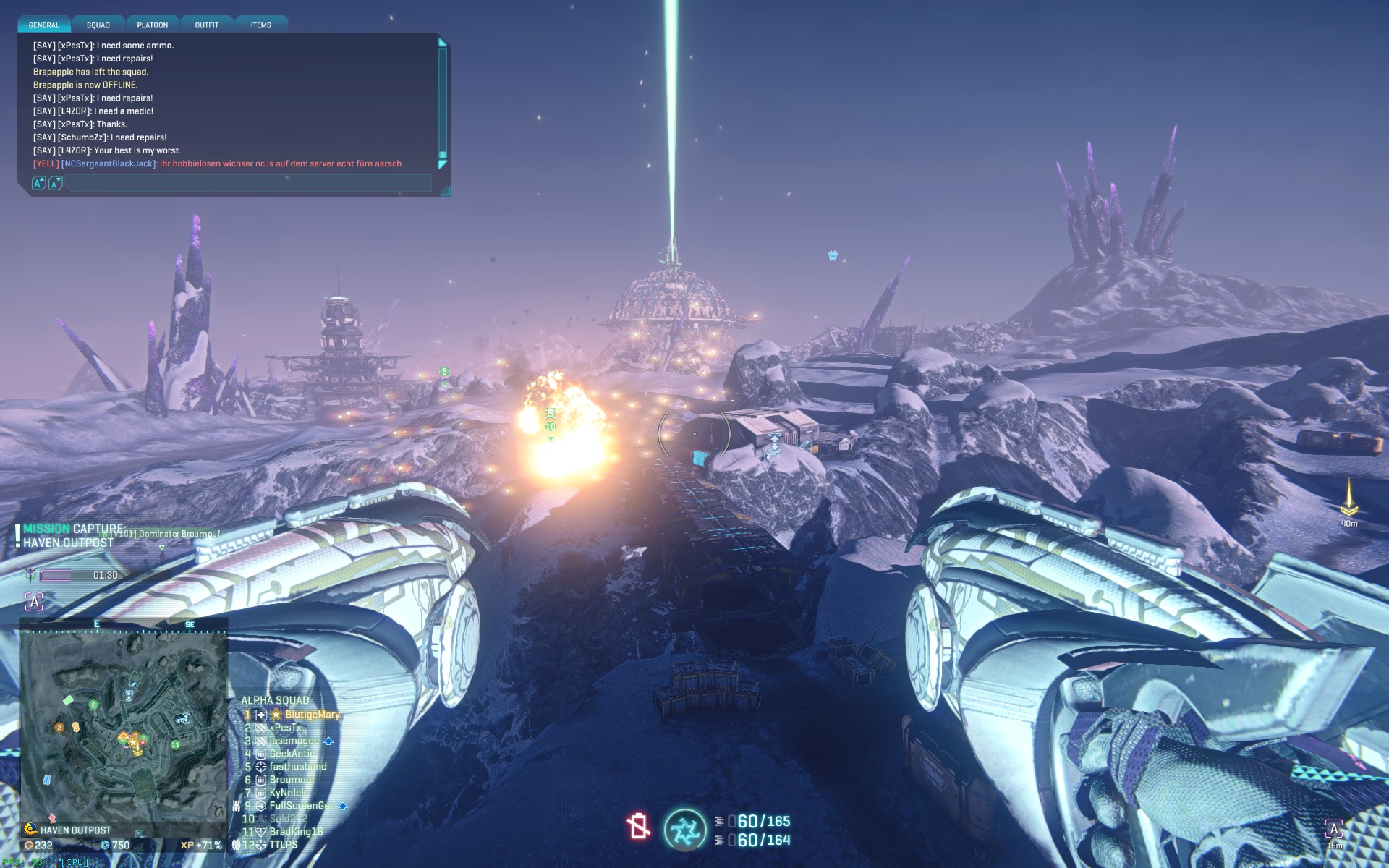Select squad member fasthusband

[297, 767]
